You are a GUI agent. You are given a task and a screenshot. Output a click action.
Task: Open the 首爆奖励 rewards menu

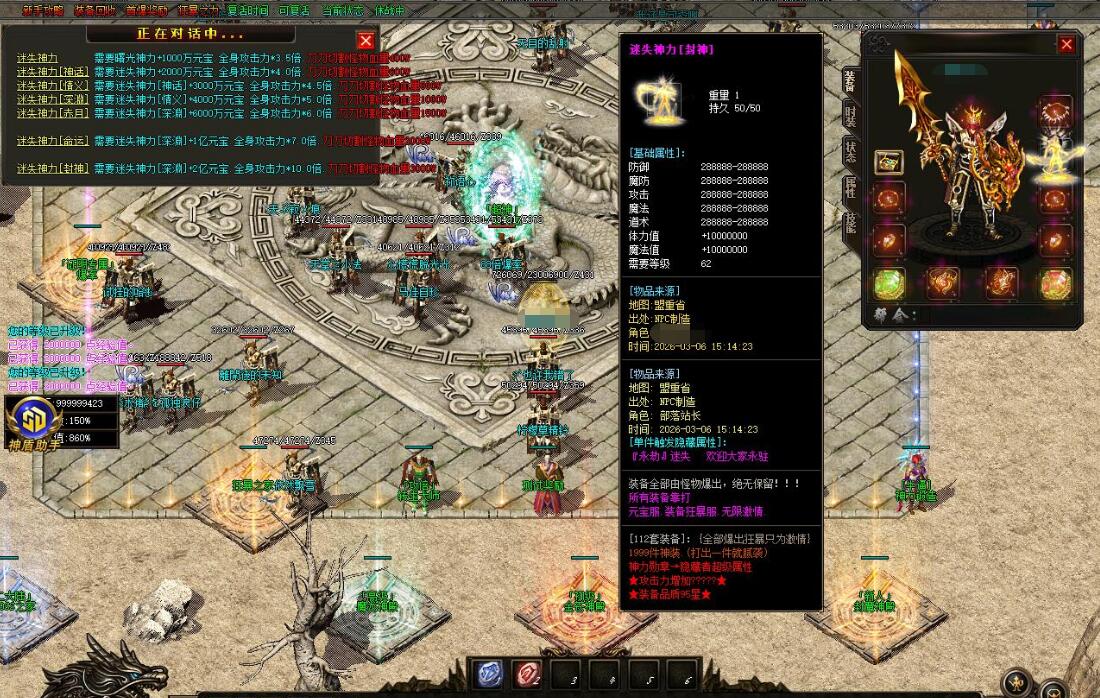pyautogui.click(x=147, y=11)
